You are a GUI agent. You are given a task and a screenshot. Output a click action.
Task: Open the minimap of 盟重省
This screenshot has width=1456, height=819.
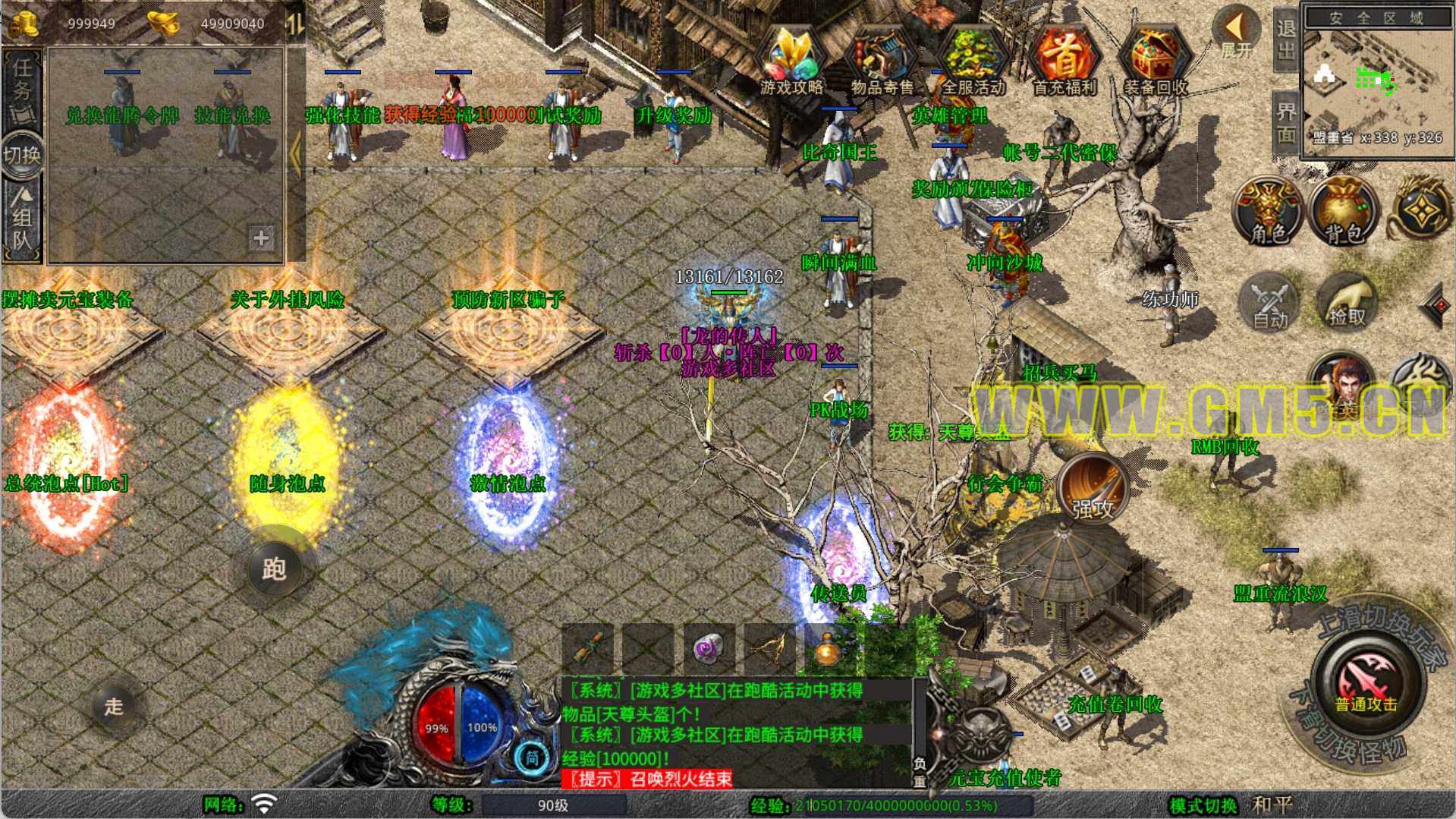coord(1377,83)
